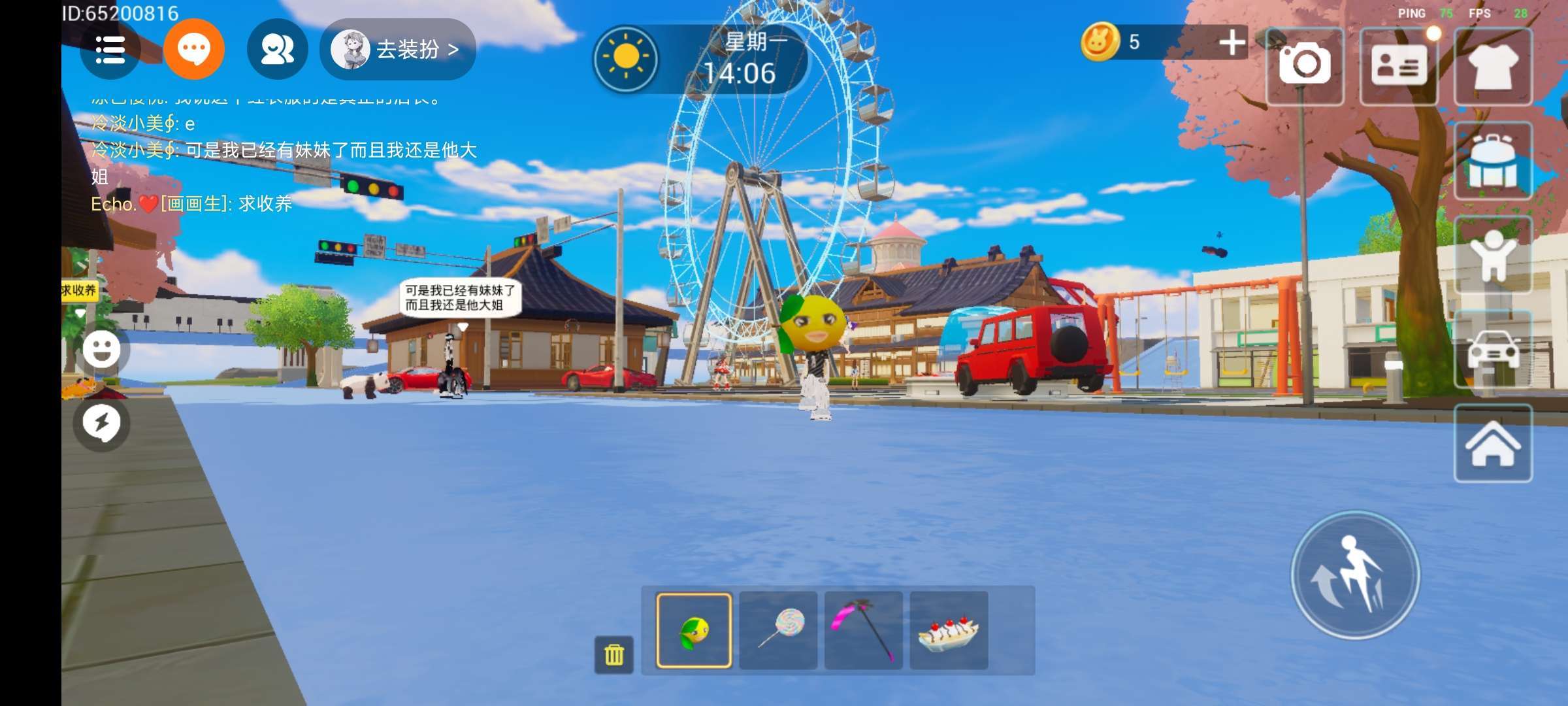Go home with the house button
The width and height of the screenshot is (1568, 706).
tap(1493, 445)
